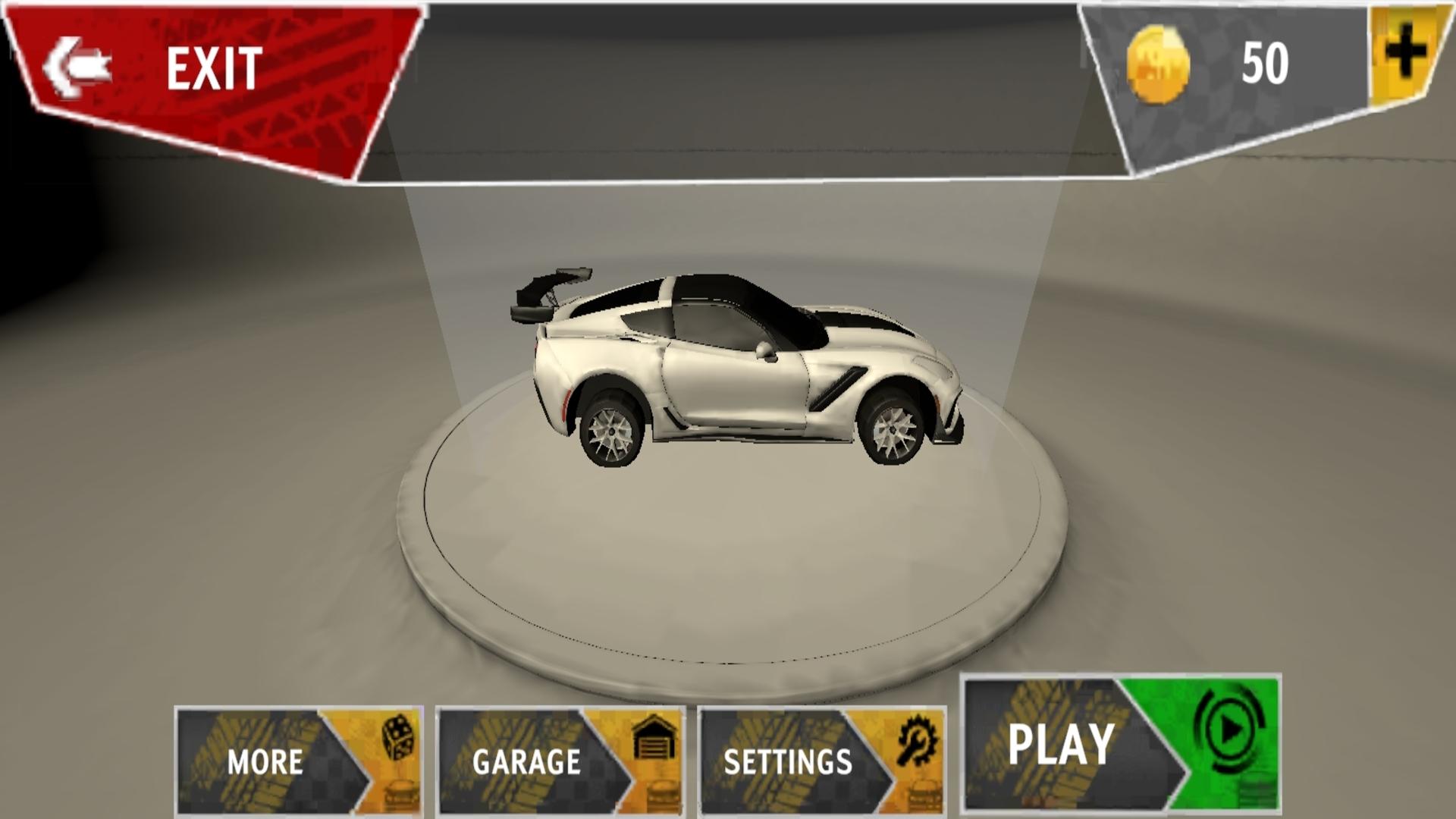This screenshot has width=1456, height=819.
Task: Enter the GARAGE
Action: click(560, 761)
